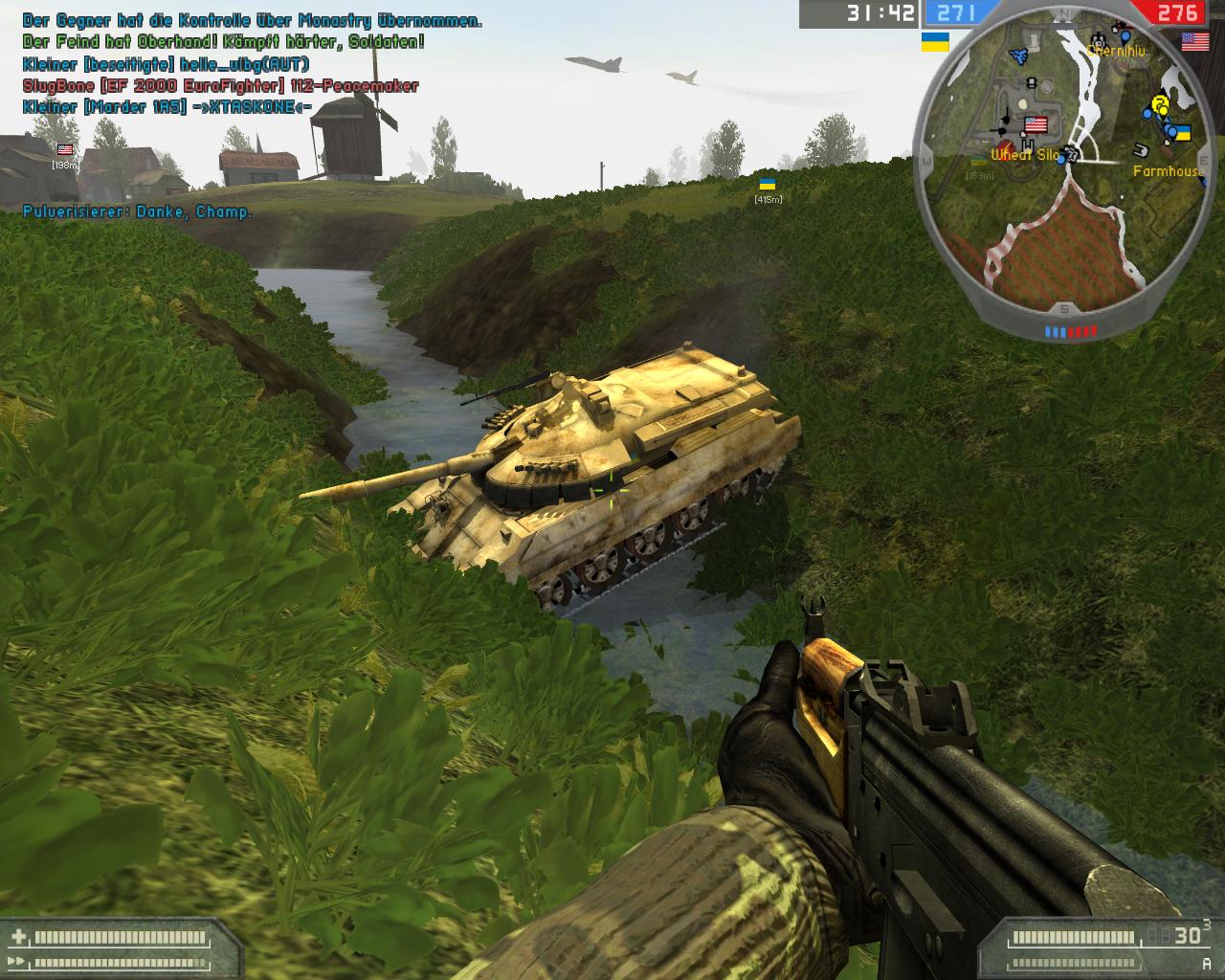The height and width of the screenshot is (980, 1225).
Task: Click the Chernihiv control point label
Action: click(1116, 51)
